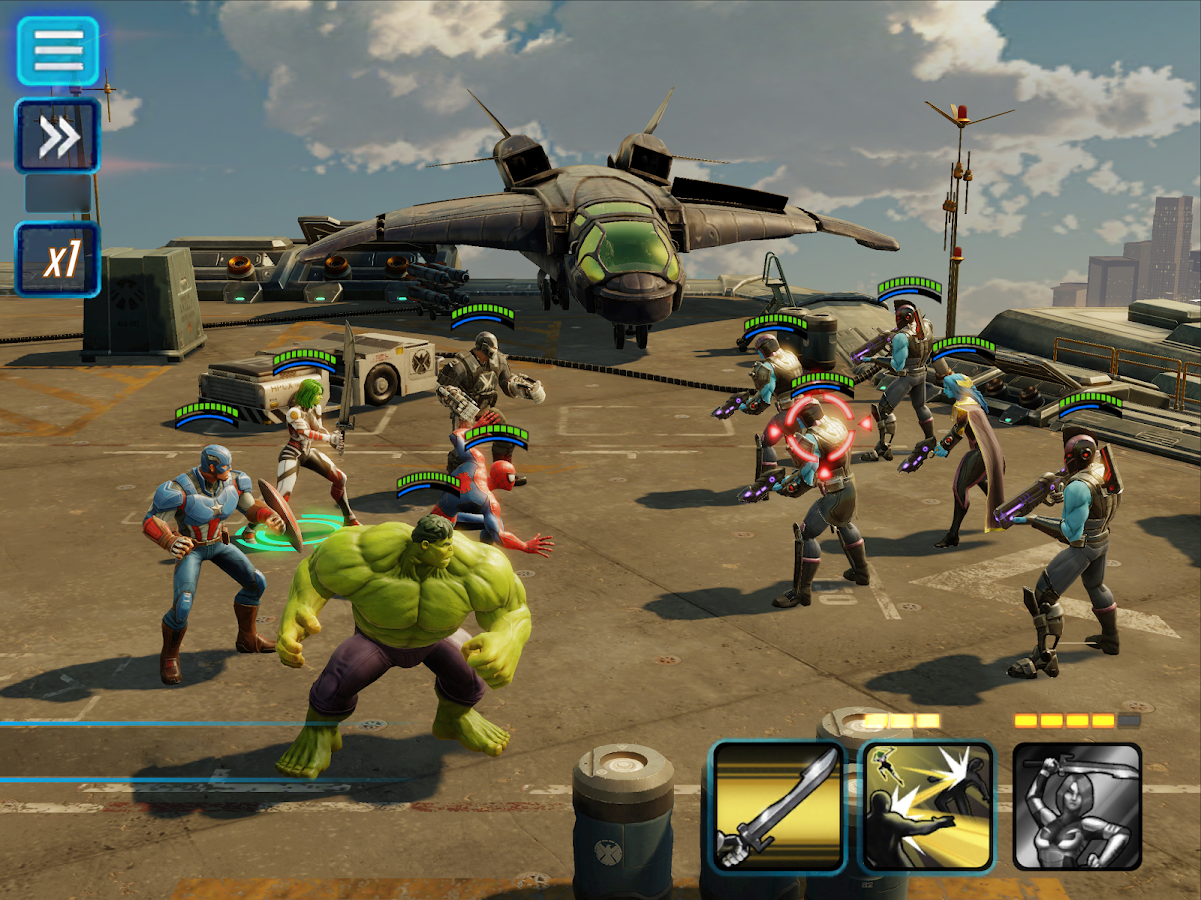
Task: Use the sword basic attack ability
Action: click(x=778, y=807)
